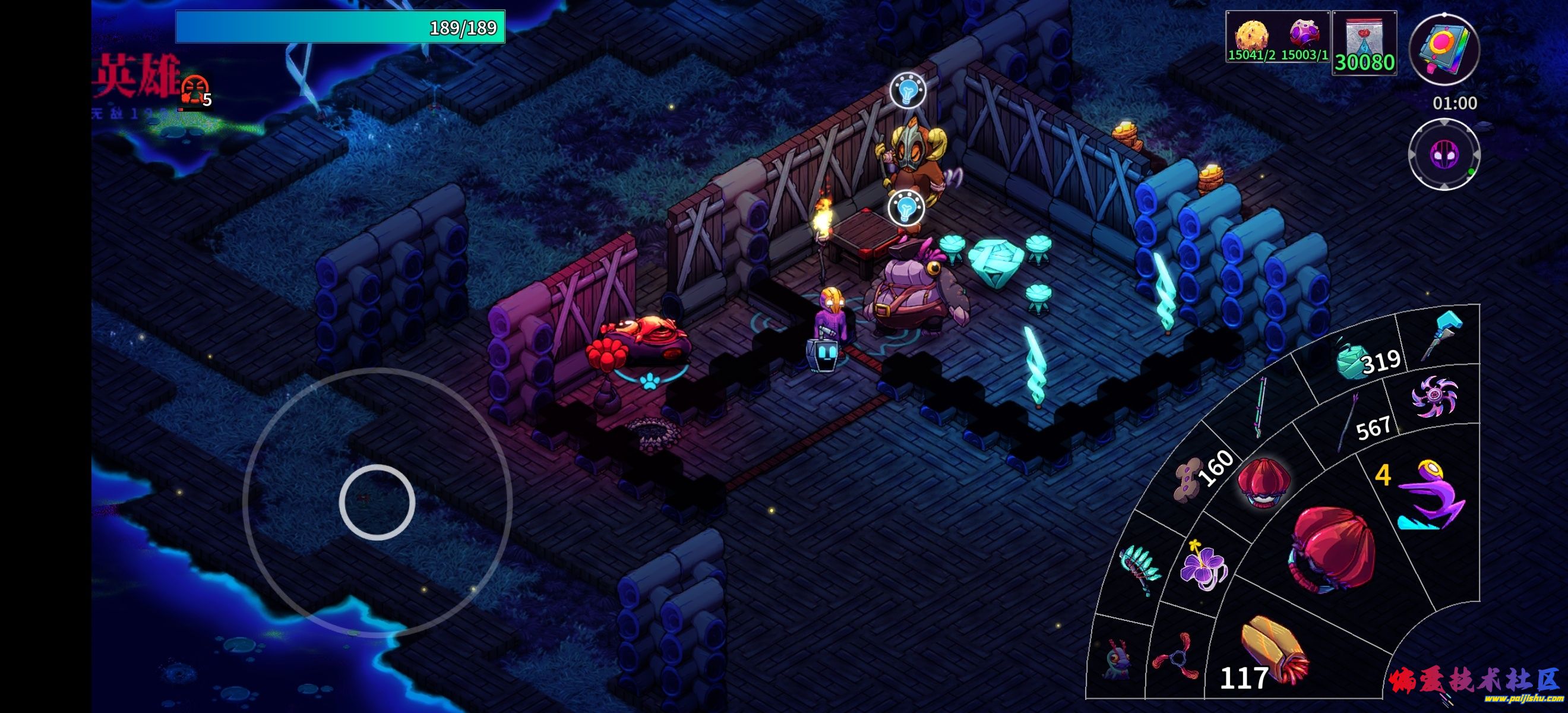Open the volcano packet showing 30080
1568x713 pixels.
[x=1364, y=43]
